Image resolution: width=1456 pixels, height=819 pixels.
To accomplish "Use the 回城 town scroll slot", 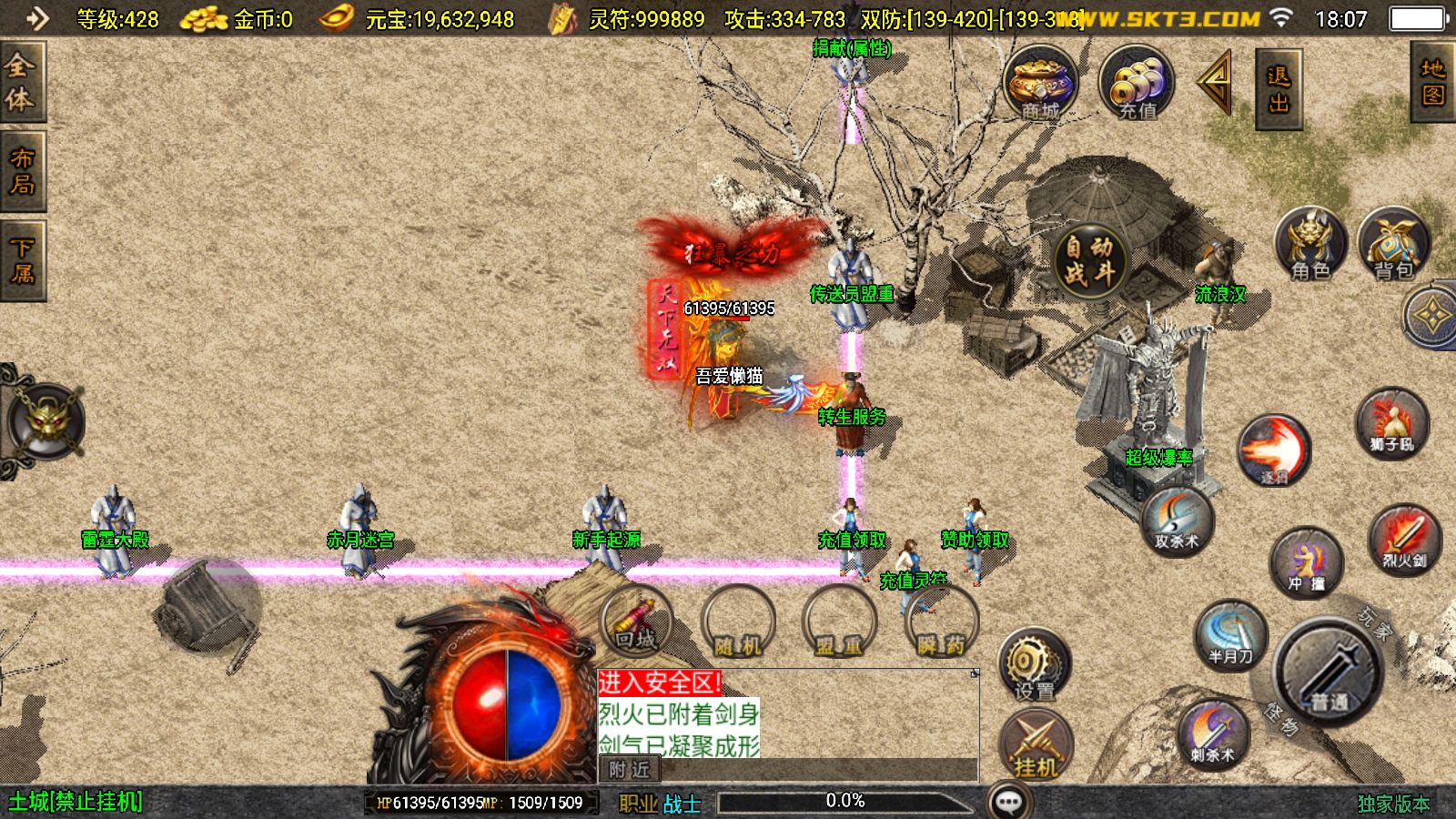I will 636,623.
